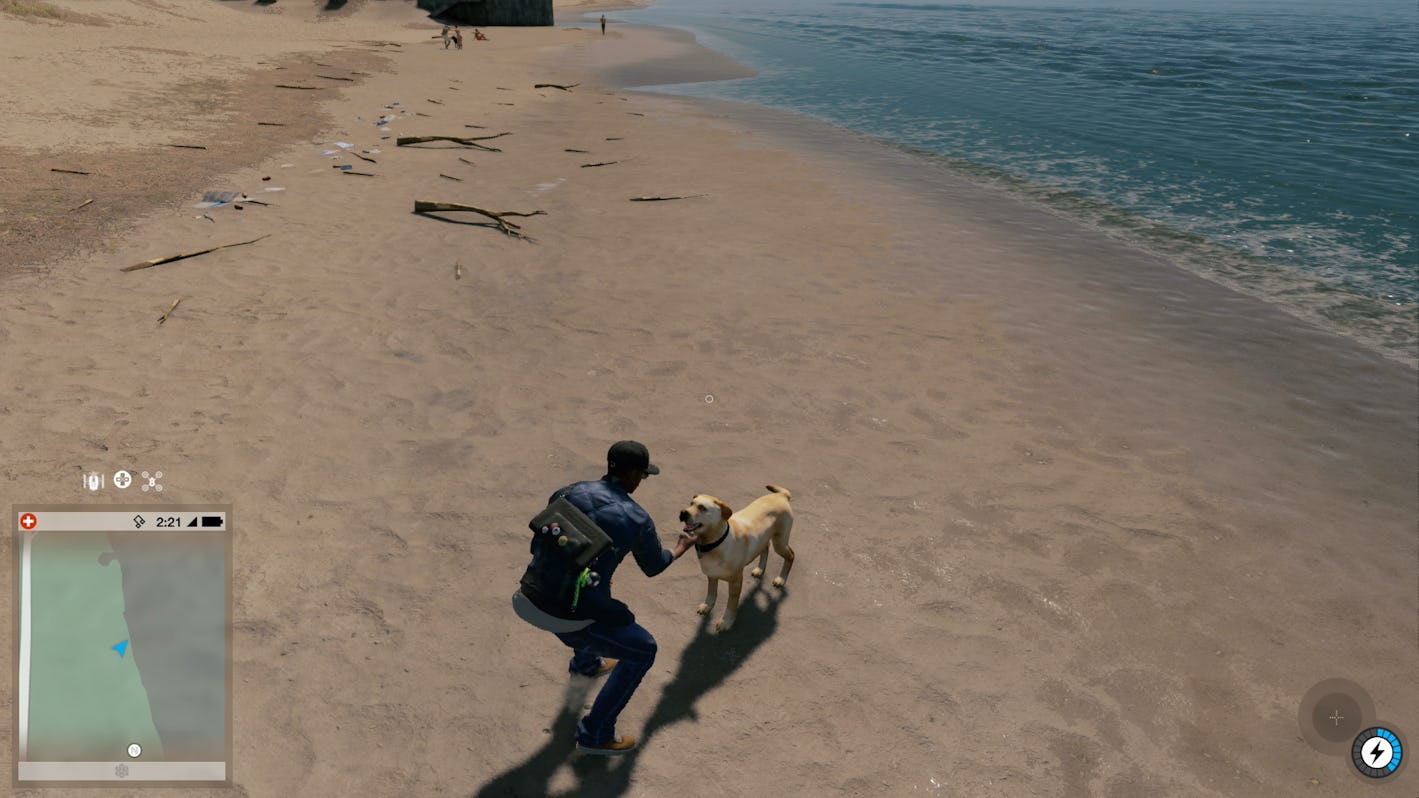1419x798 pixels.
Task: Click the gamepad controller icon above the minimap
Action: tap(122, 481)
